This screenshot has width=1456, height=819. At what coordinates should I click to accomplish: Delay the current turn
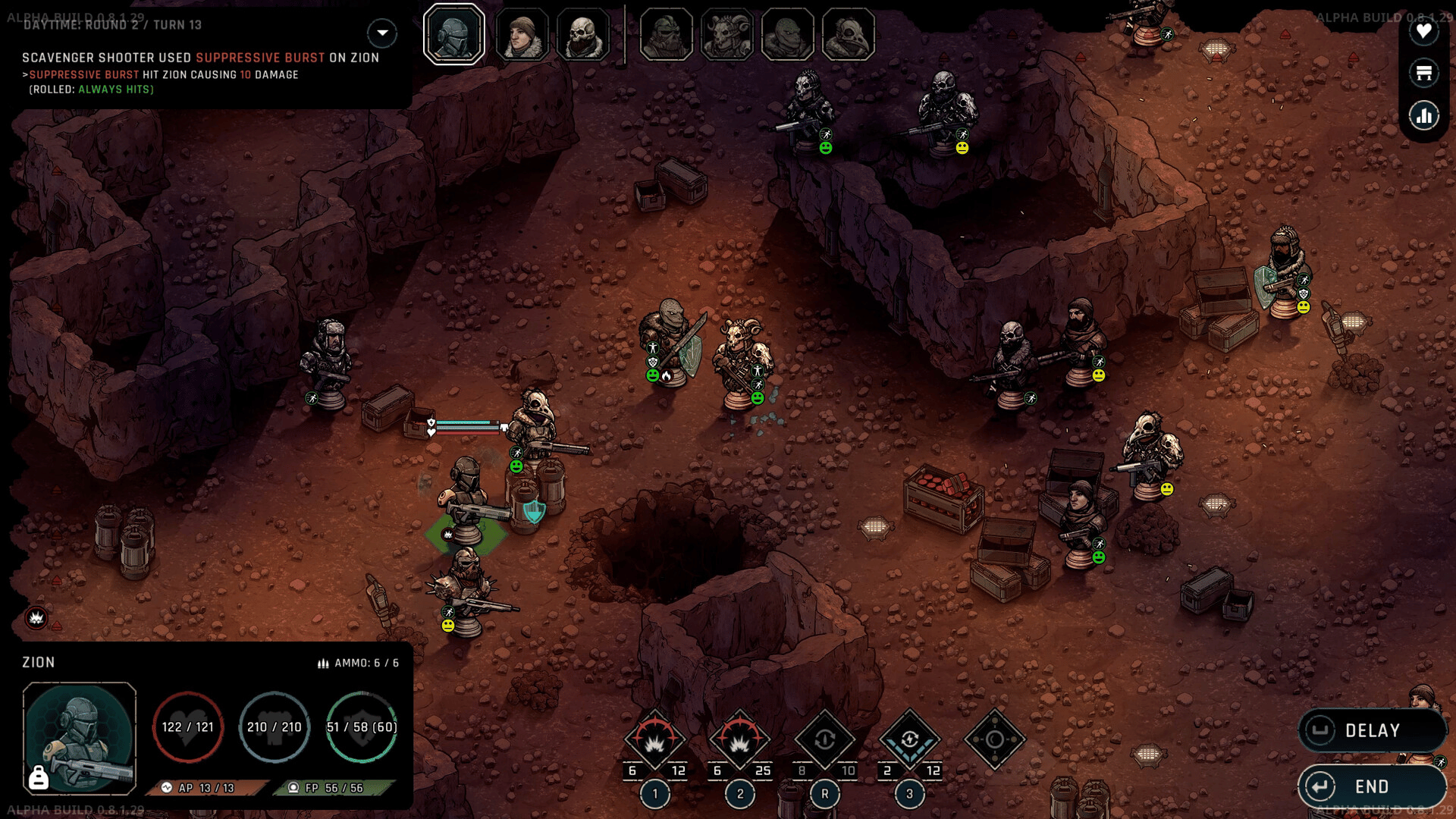[1372, 730]
